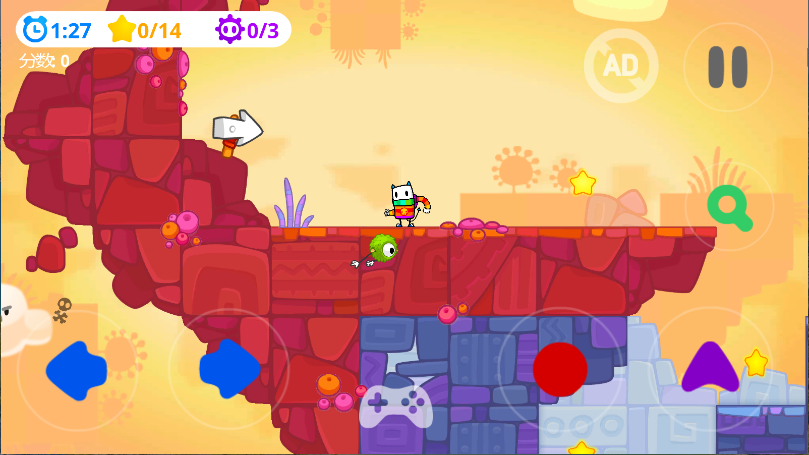Move right with the blue right arrow
This screenshot has width=809, height=455.
(x=229, y=368)
